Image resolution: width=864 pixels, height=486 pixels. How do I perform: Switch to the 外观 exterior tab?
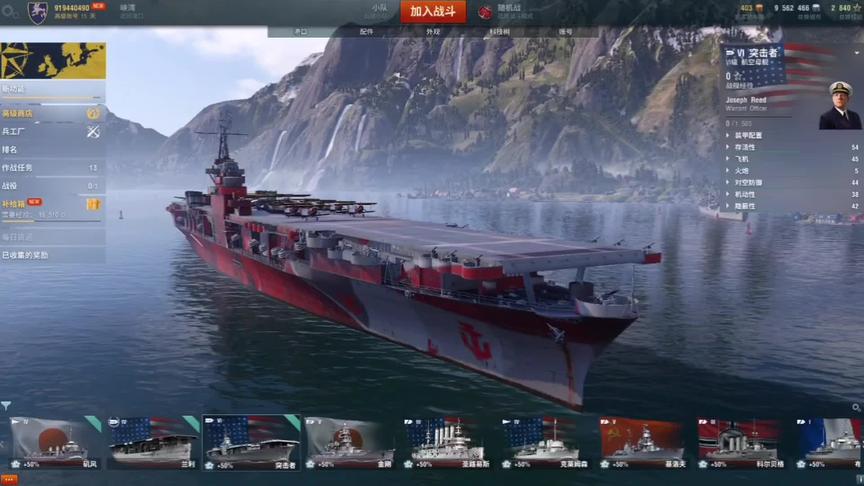[432, 32]
